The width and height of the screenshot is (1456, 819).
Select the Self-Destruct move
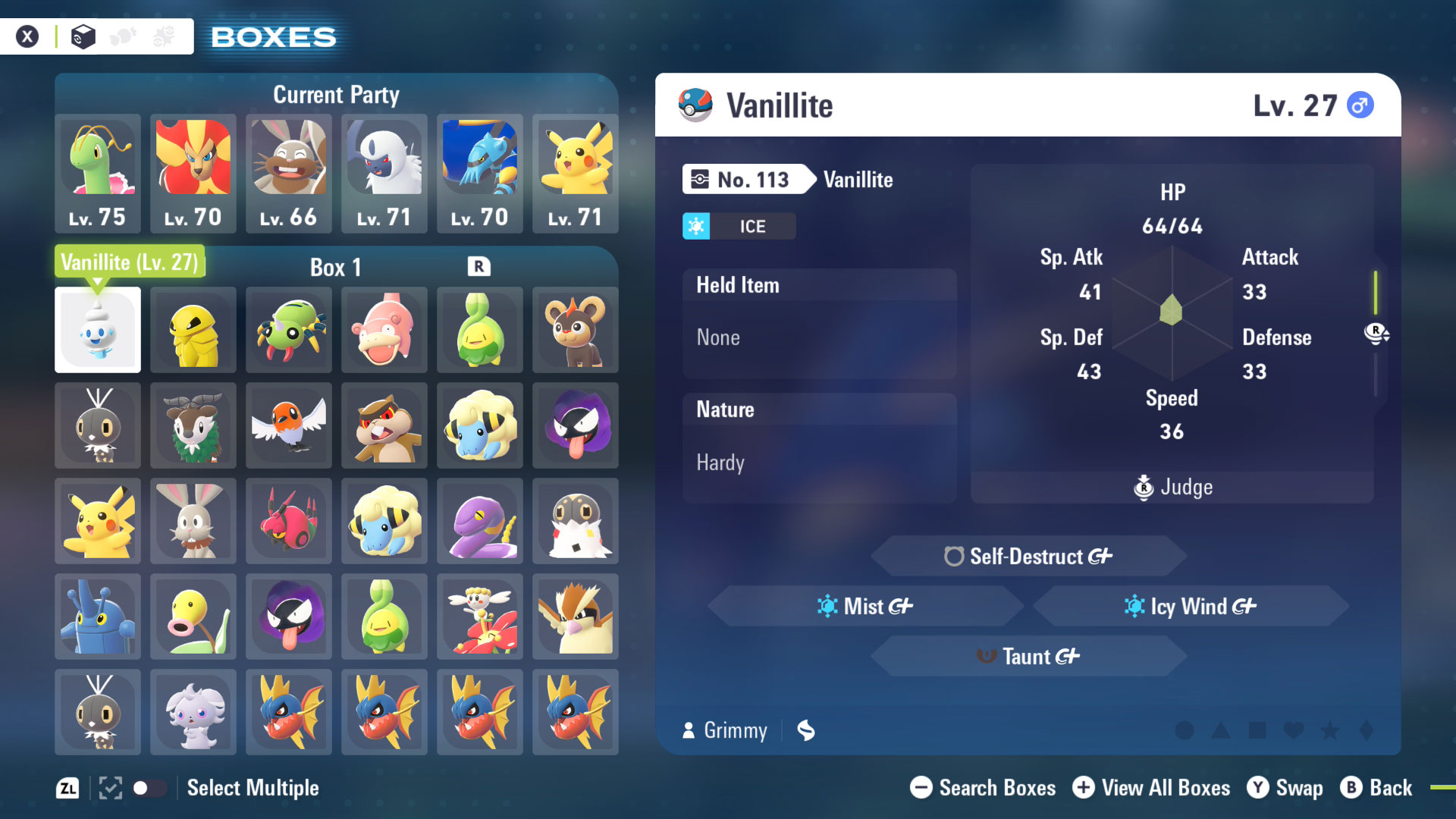tap(1028, 557)
